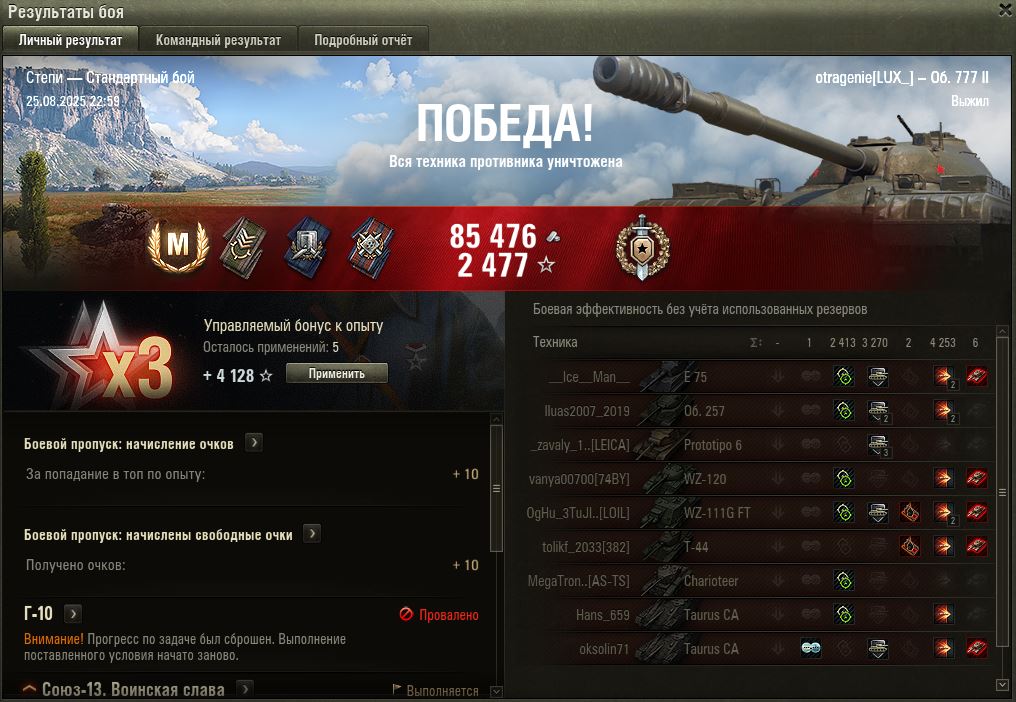This screenshot has width=1016, height=702.
Task: Choose the OgHu_3TuJI WZ-111G FT row
Action: pos(700,513)
